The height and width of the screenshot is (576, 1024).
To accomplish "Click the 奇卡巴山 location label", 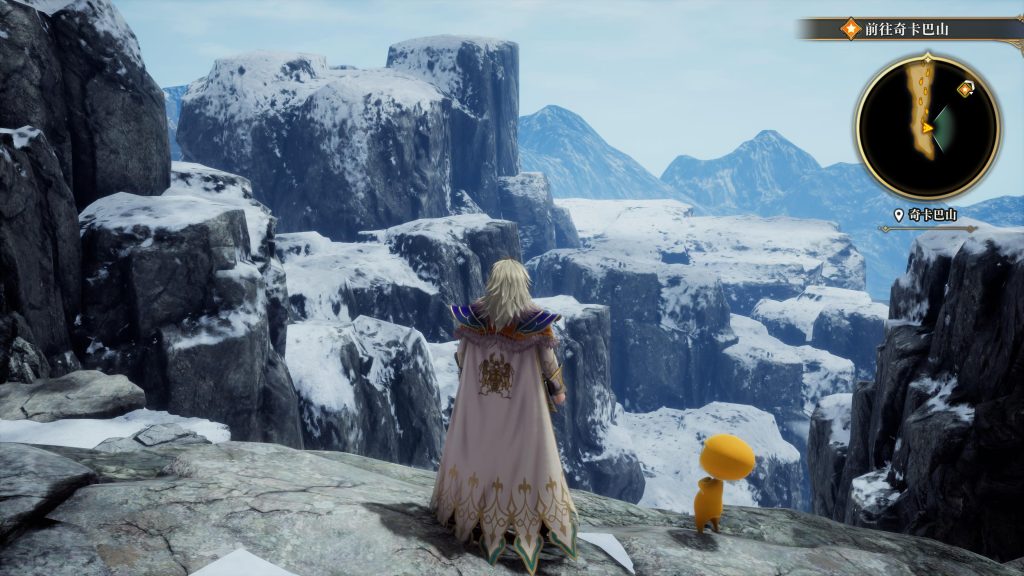I will [x=929, y=216].
